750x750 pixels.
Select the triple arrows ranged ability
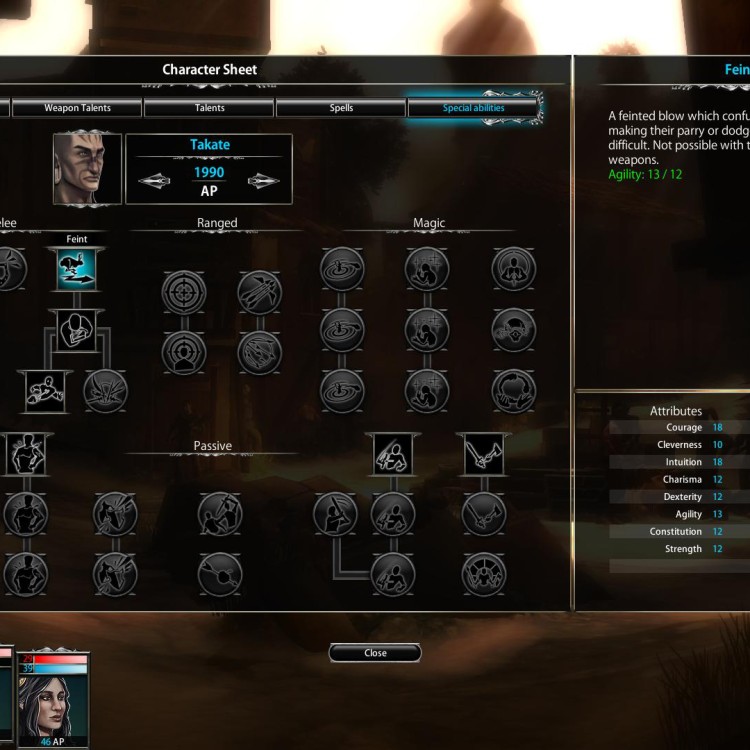click(260, 292)
